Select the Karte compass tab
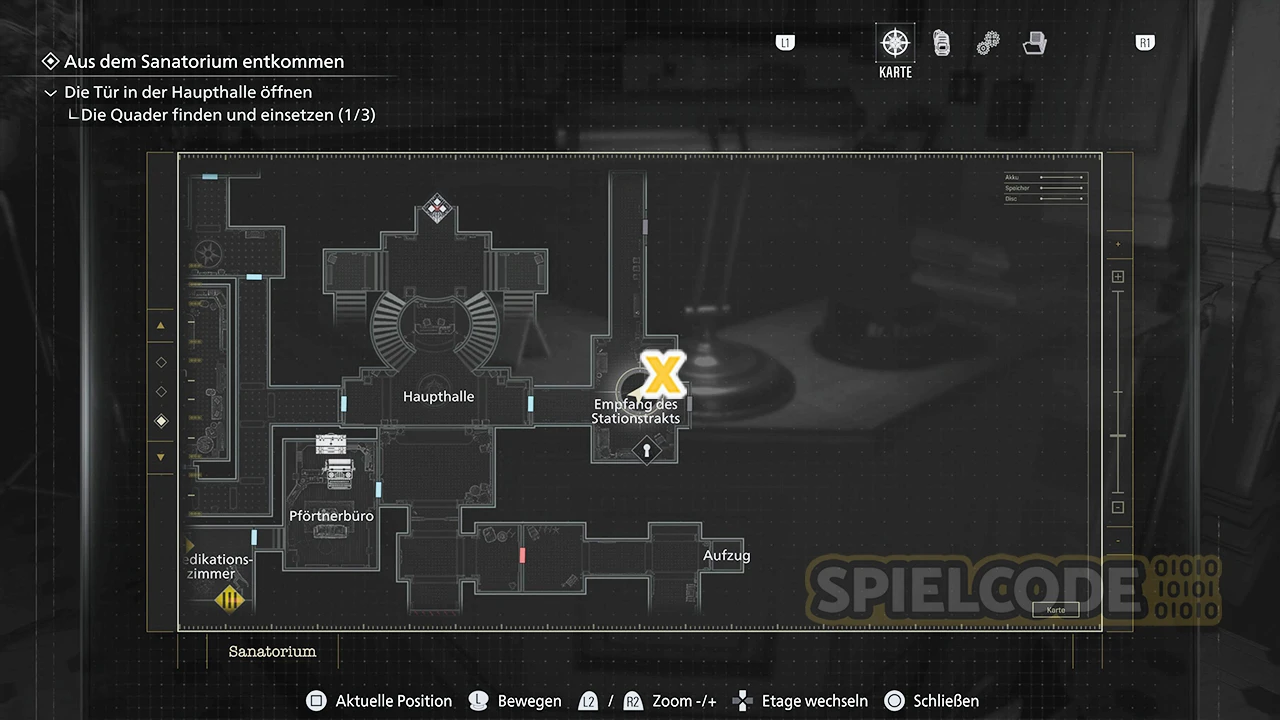Viewport: 1280px width, 720px height. click(895, 44)
